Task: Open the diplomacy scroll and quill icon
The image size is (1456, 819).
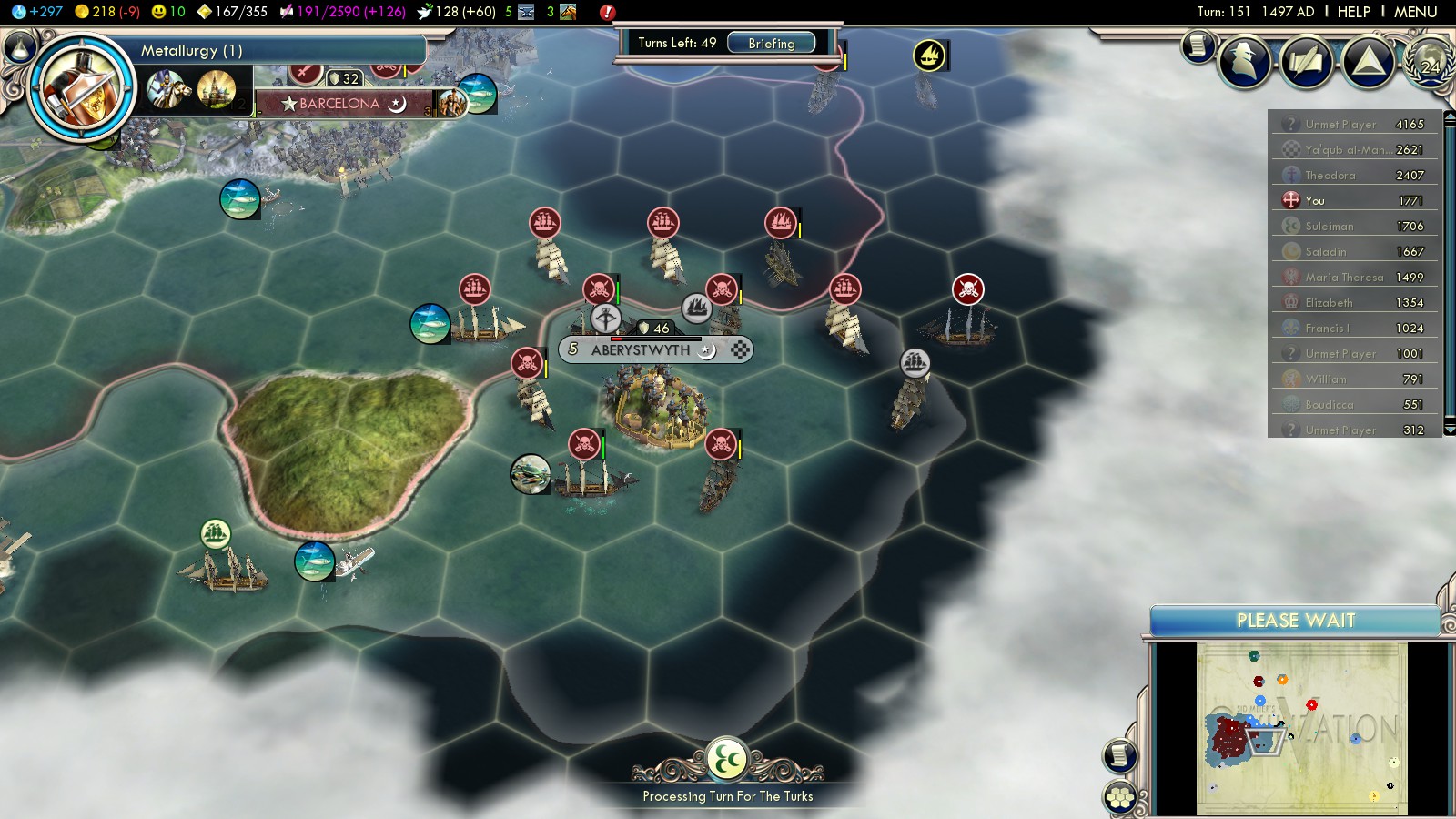Action: 1306,61
